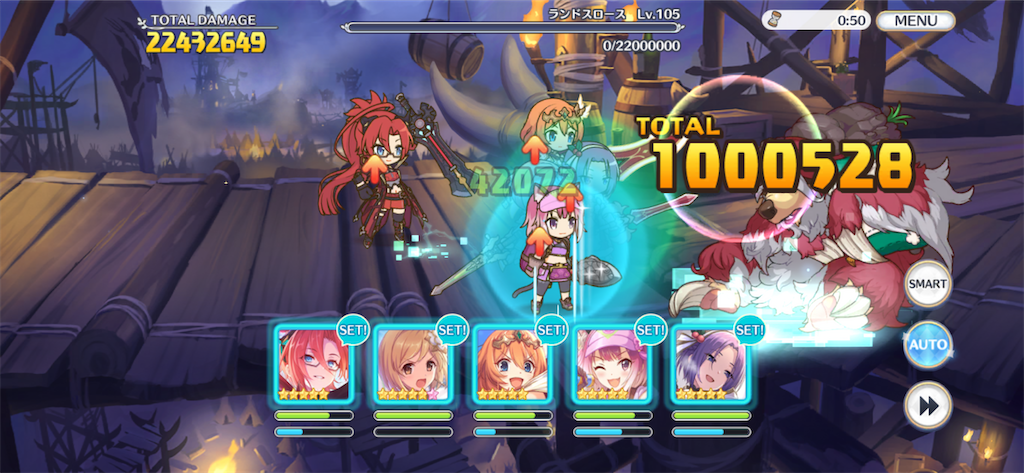Screen dimensions: 1024x473
Task: Toggle AUTO battle mode
Action: 927,345
